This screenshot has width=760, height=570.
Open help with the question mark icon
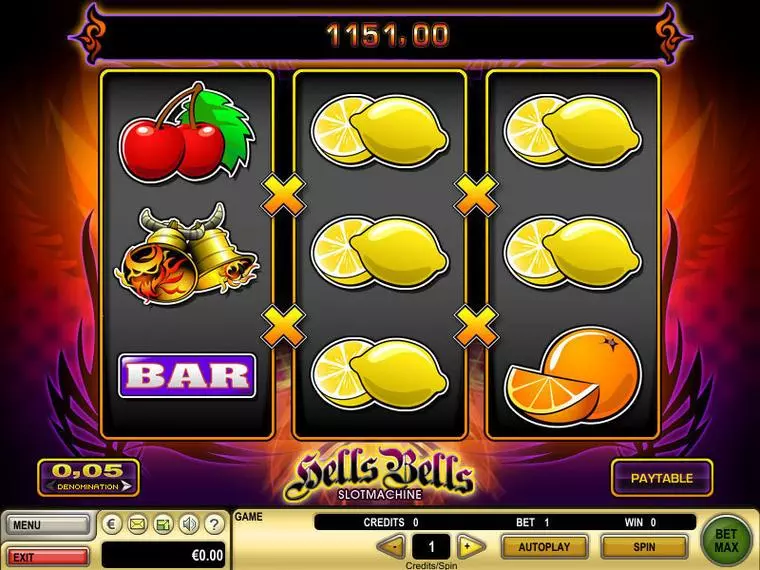pyautogui.click(x=212, y=524)
